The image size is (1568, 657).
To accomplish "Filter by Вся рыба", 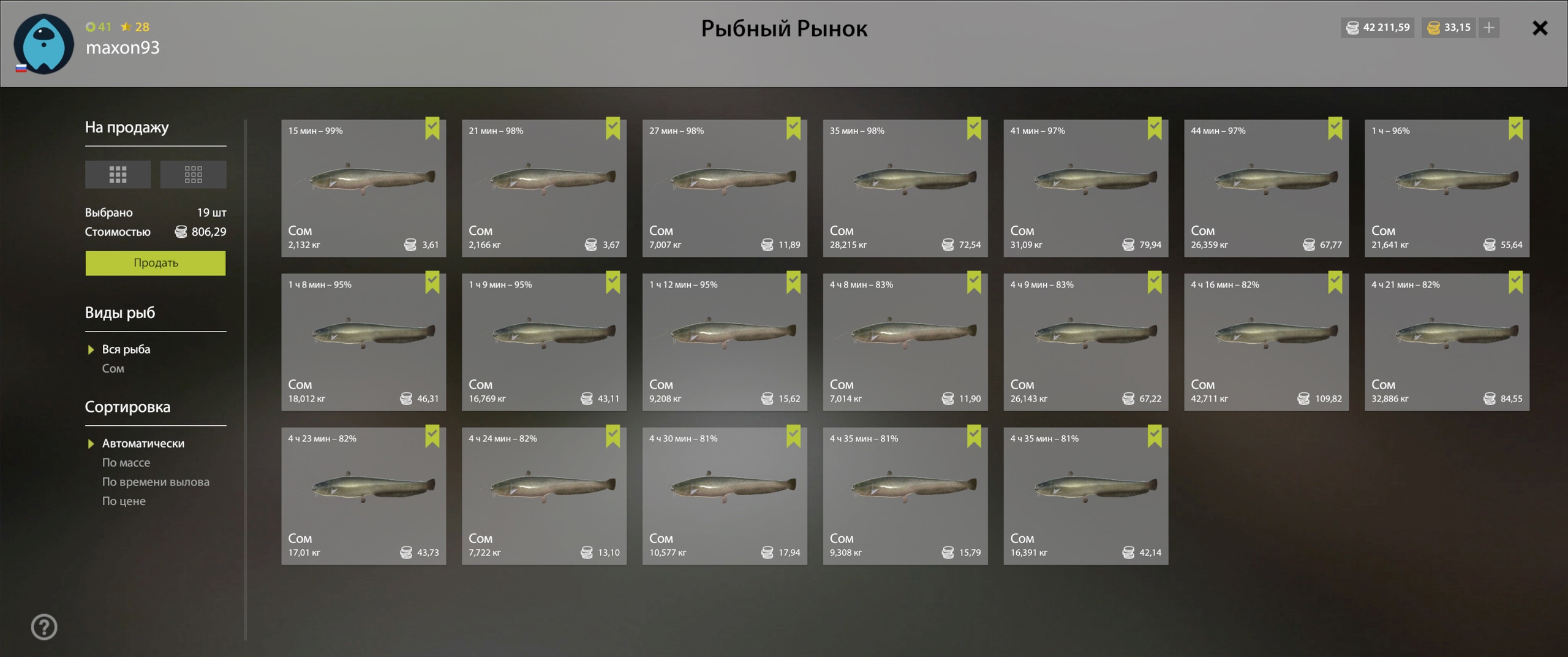I will [126, 349].
